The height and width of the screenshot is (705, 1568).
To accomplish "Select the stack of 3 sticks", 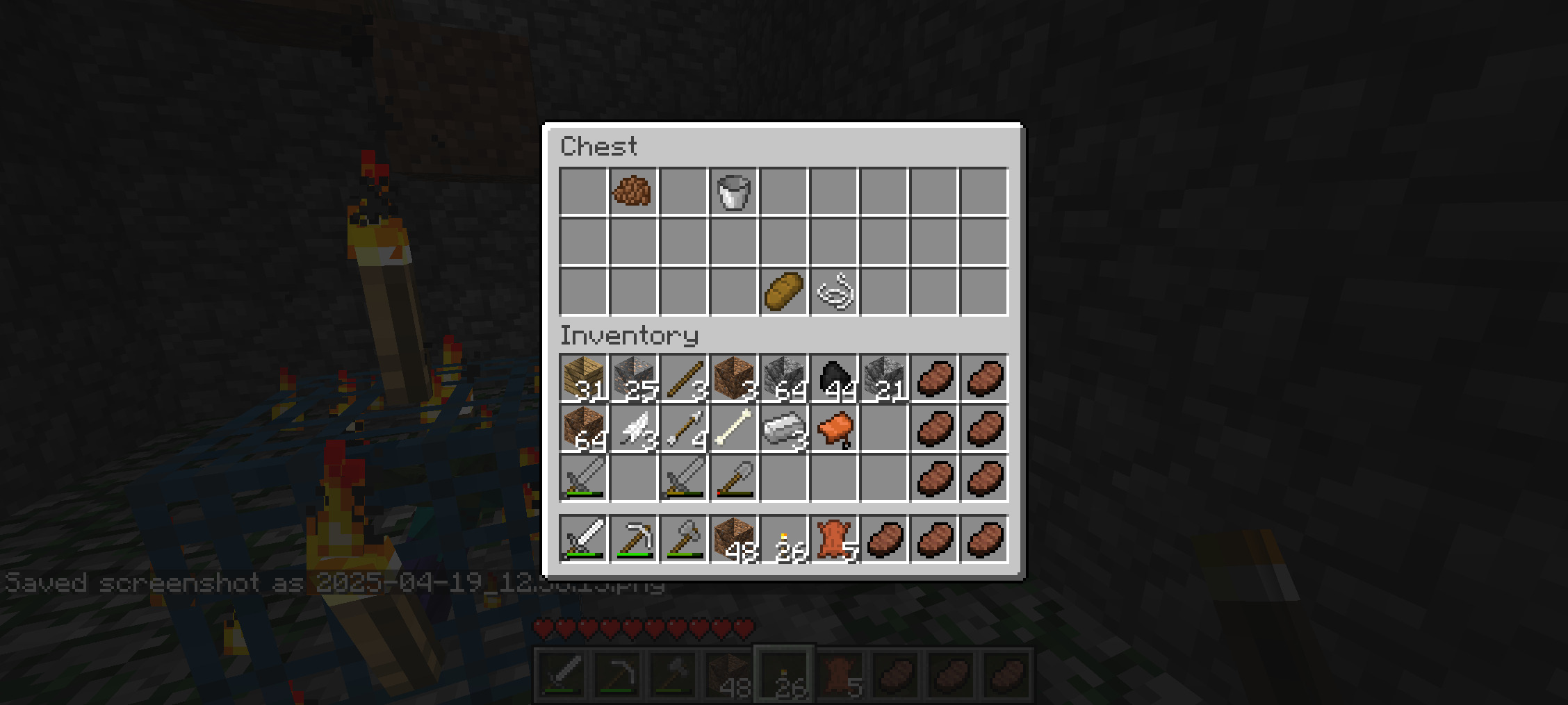I will coord(683,379).
